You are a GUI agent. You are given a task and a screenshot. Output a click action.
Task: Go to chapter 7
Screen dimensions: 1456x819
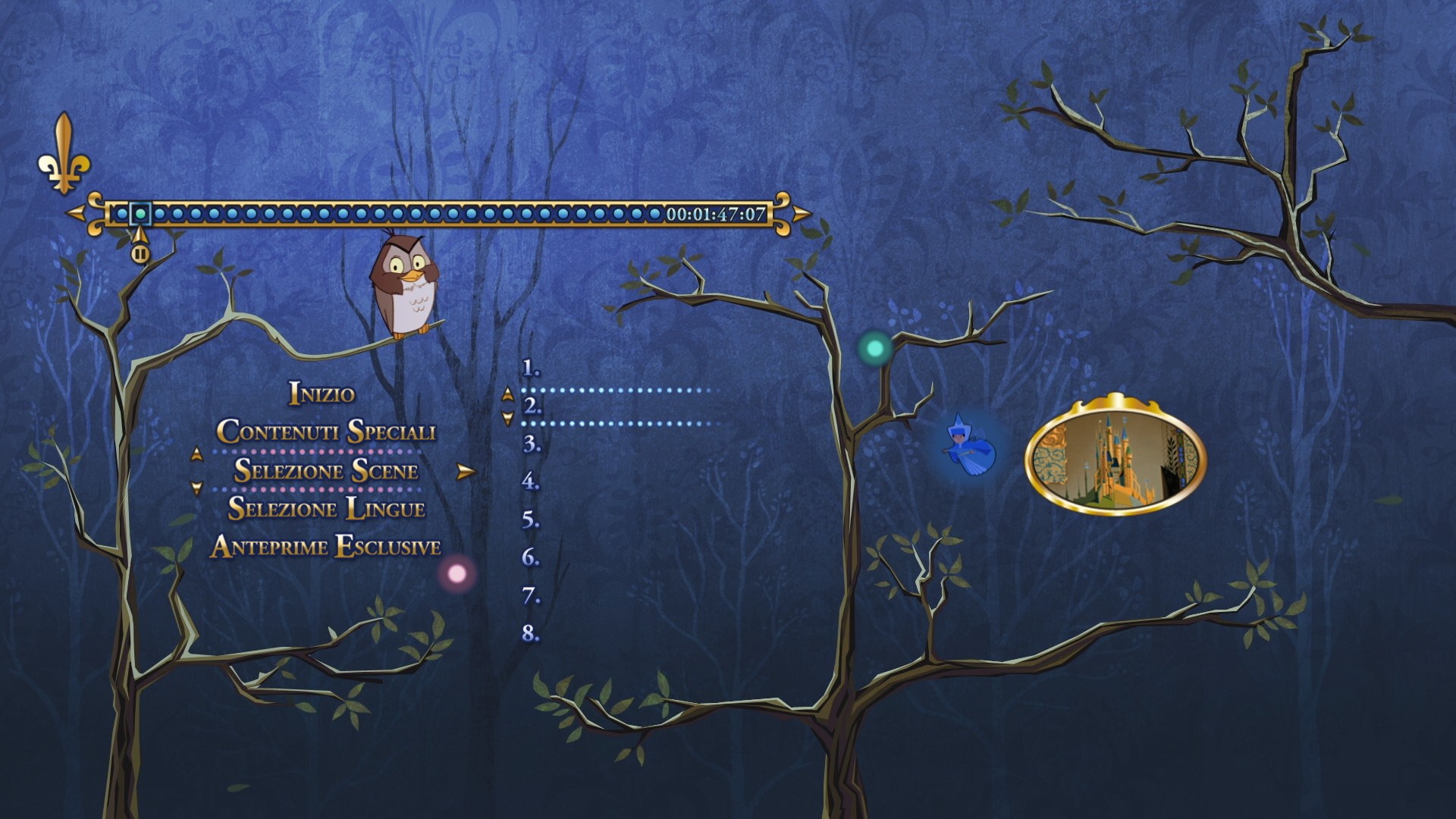[531, 596]
